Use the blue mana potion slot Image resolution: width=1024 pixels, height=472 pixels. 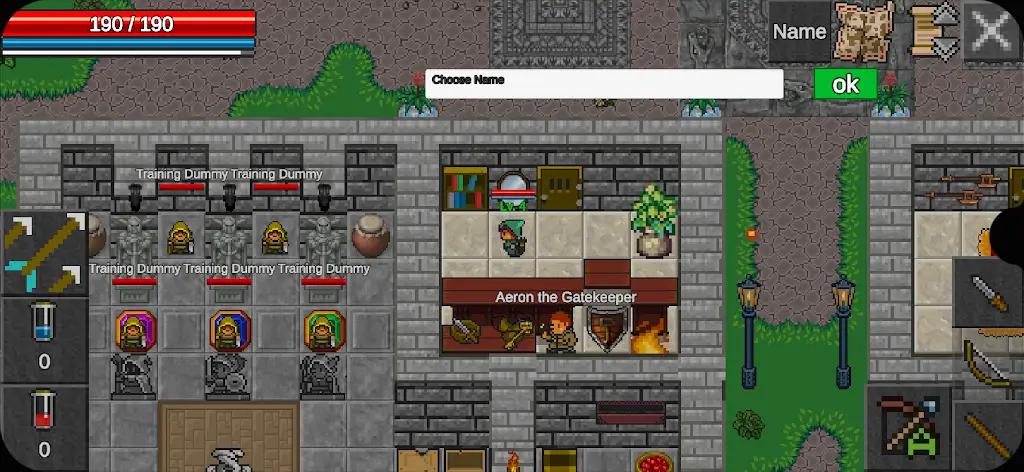pos(44,340)
